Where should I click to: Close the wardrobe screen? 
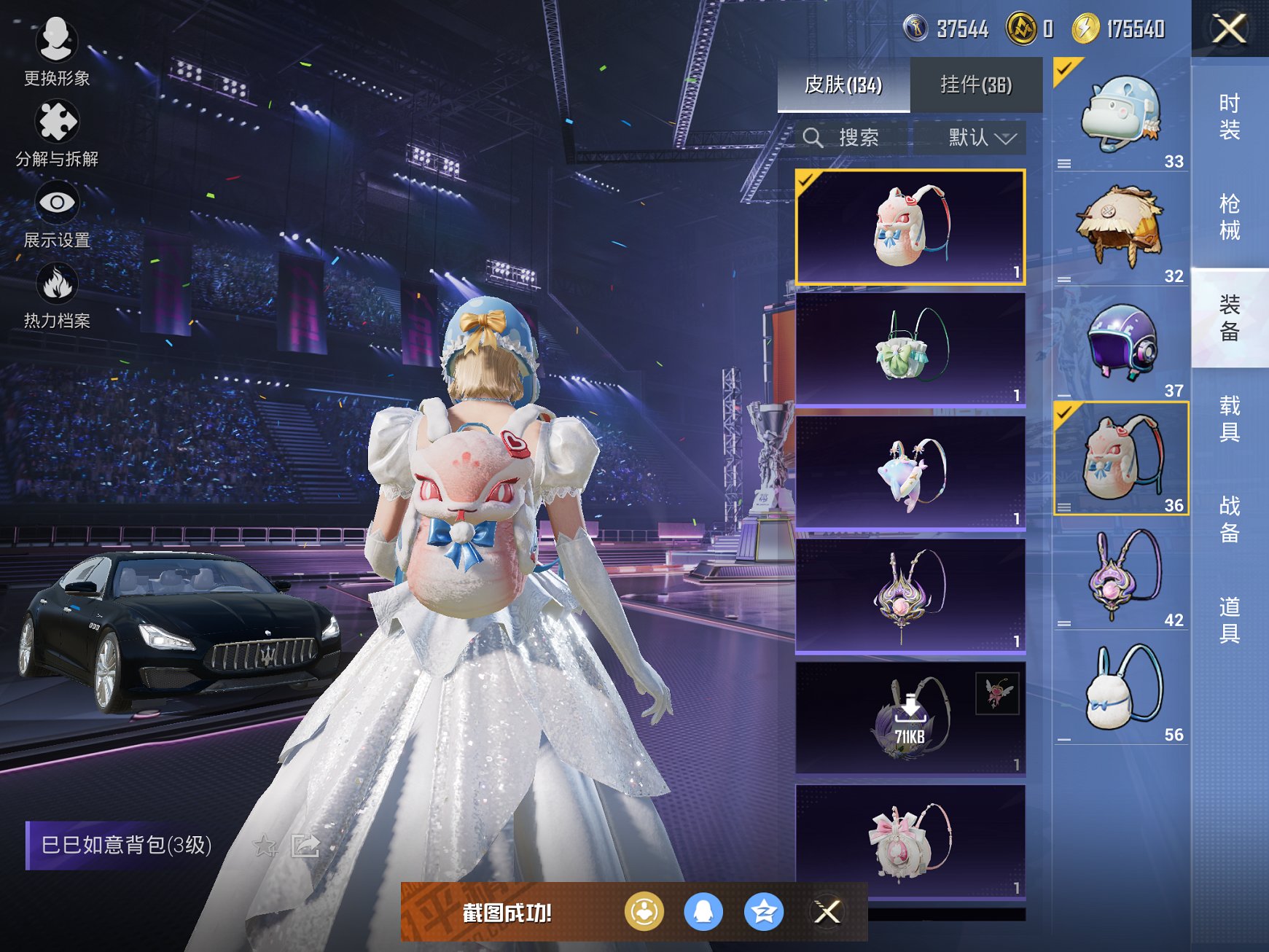tap(1229, 29)
